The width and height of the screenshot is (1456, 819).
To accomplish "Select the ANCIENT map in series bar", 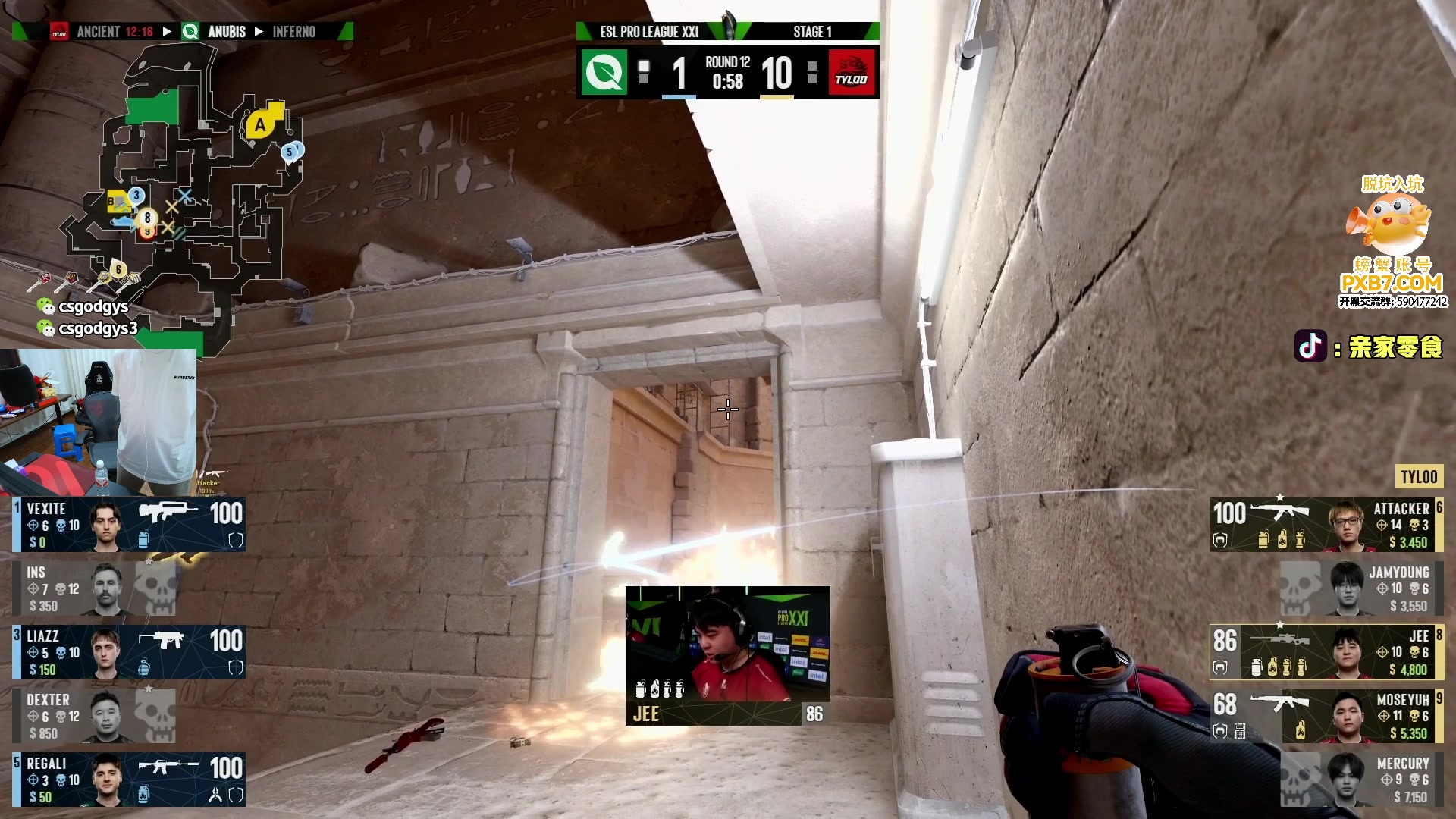I will click(99, 32).
